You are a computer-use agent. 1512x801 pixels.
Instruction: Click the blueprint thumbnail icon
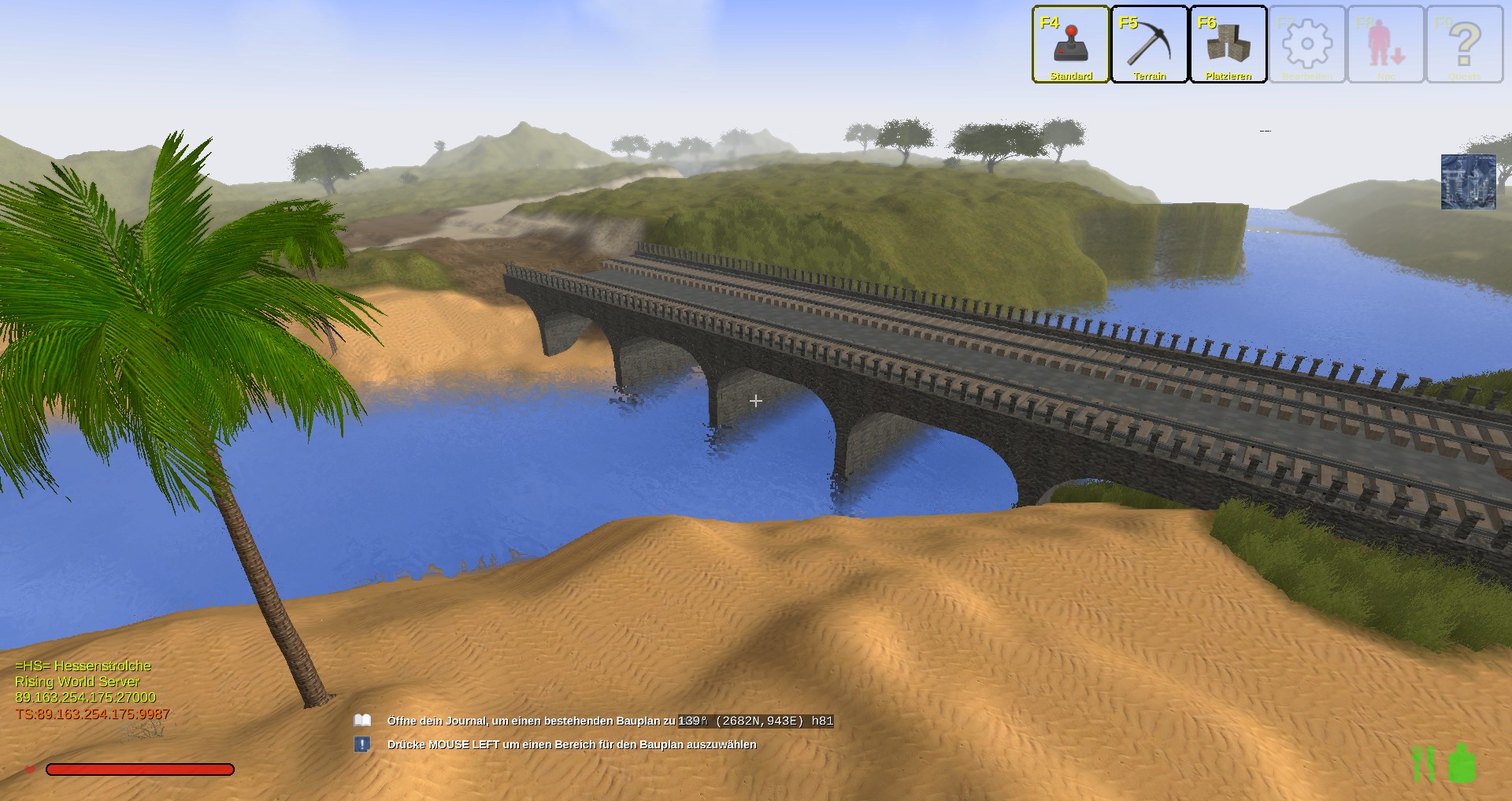coord(1468,182)
